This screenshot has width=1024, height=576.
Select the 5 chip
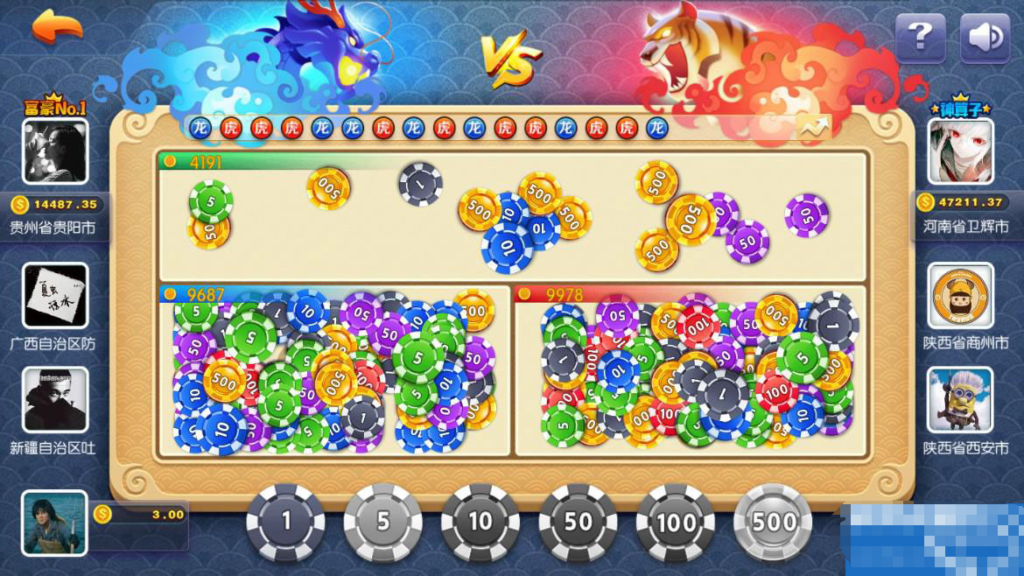point(383,522)
